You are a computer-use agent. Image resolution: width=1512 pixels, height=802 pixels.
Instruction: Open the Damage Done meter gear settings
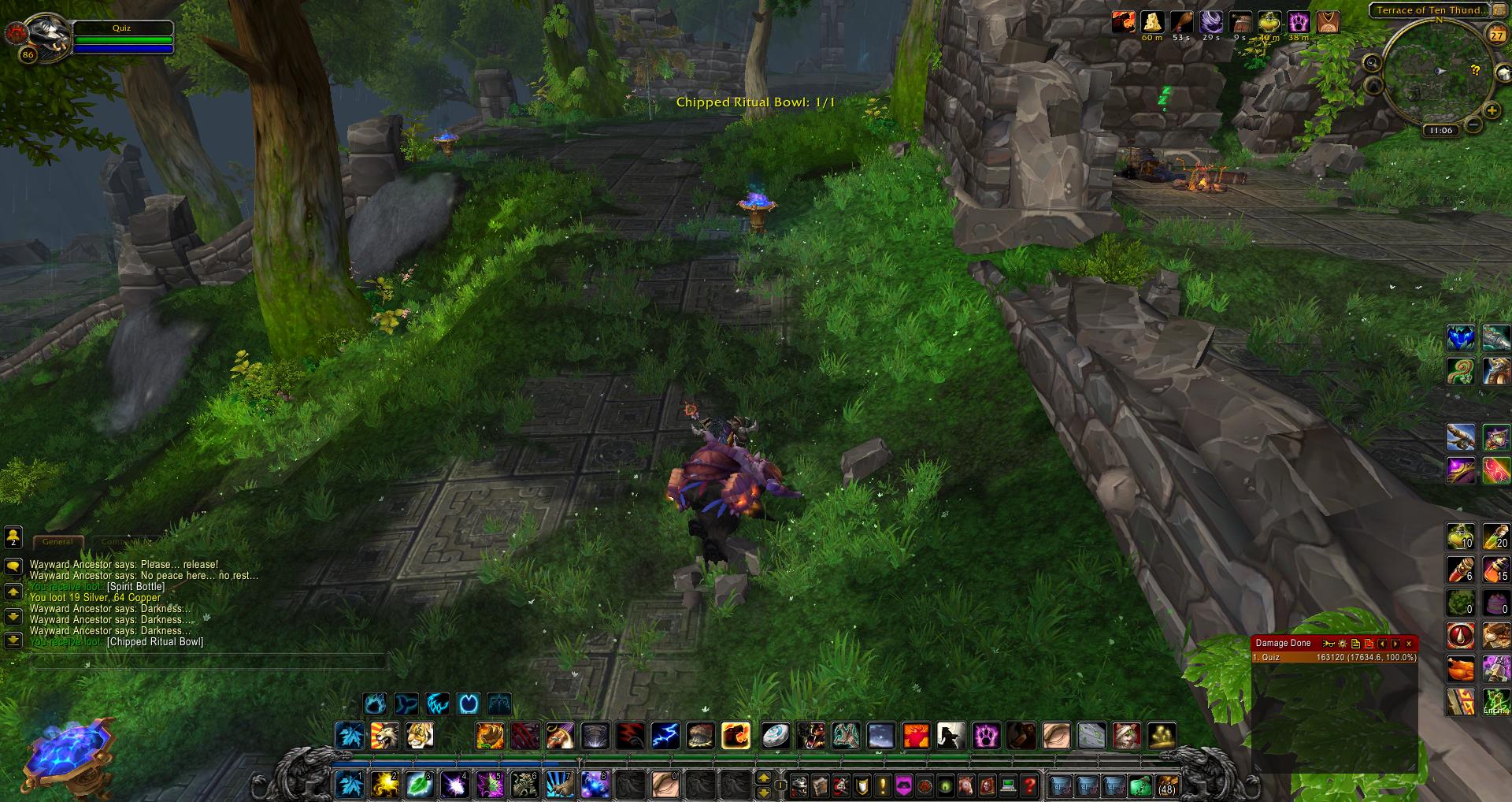[1343, 644]
